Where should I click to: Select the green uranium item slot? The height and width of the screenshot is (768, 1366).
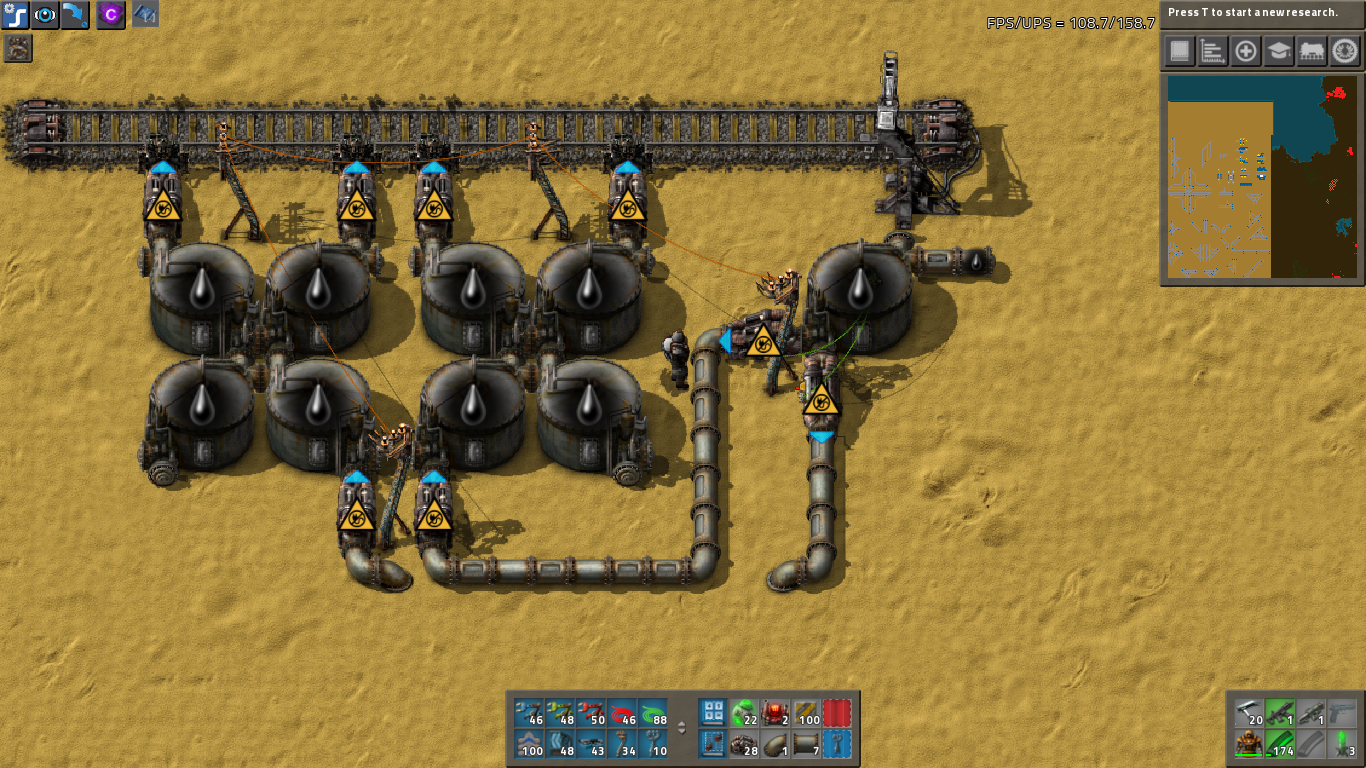pos(744,714)
